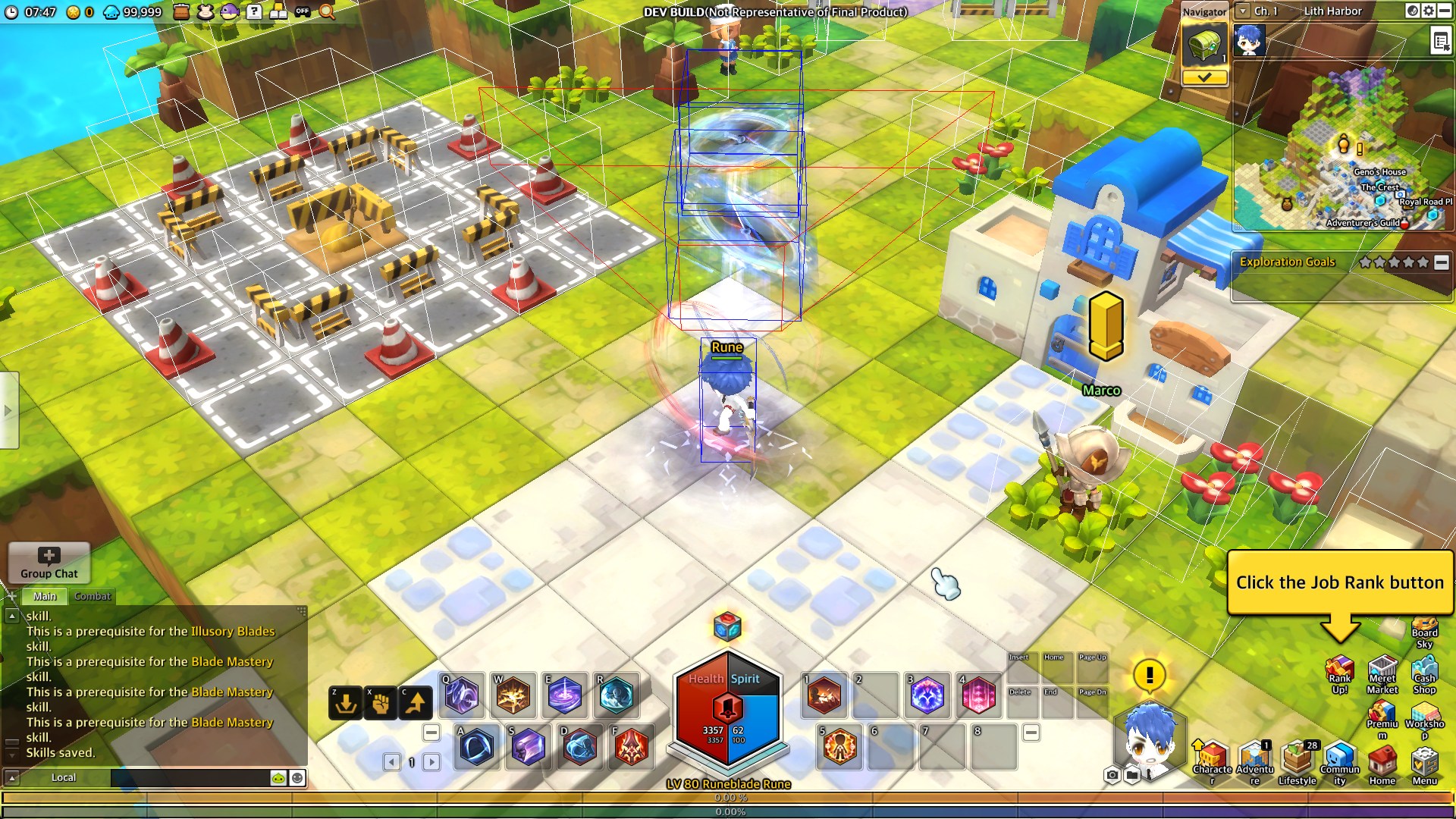
Task: Select the Main chat tab
Action: (44, 596)
